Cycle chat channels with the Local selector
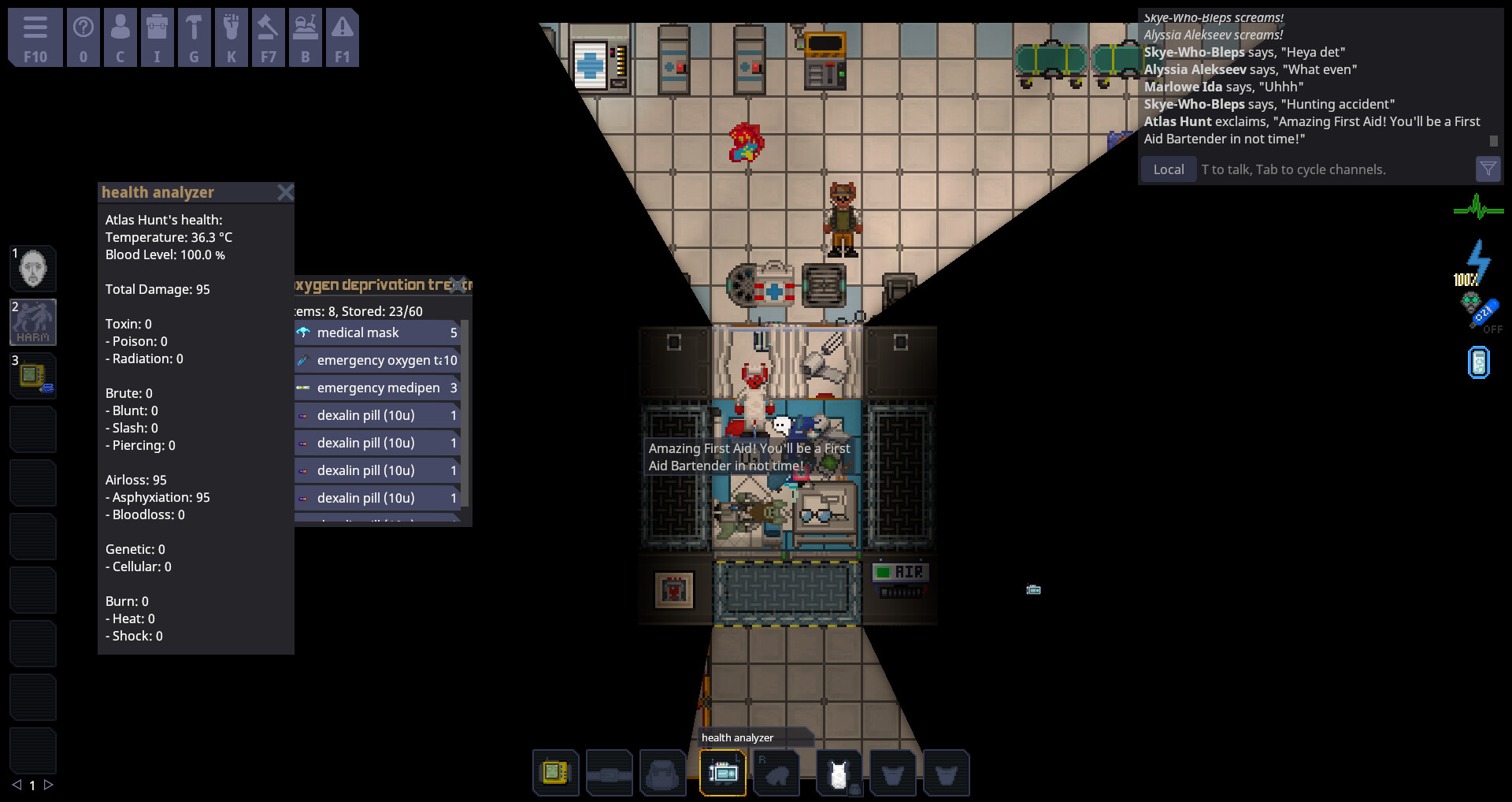Image resolution: width=1512 pixels, height=802 pixels. point(1169,169)
